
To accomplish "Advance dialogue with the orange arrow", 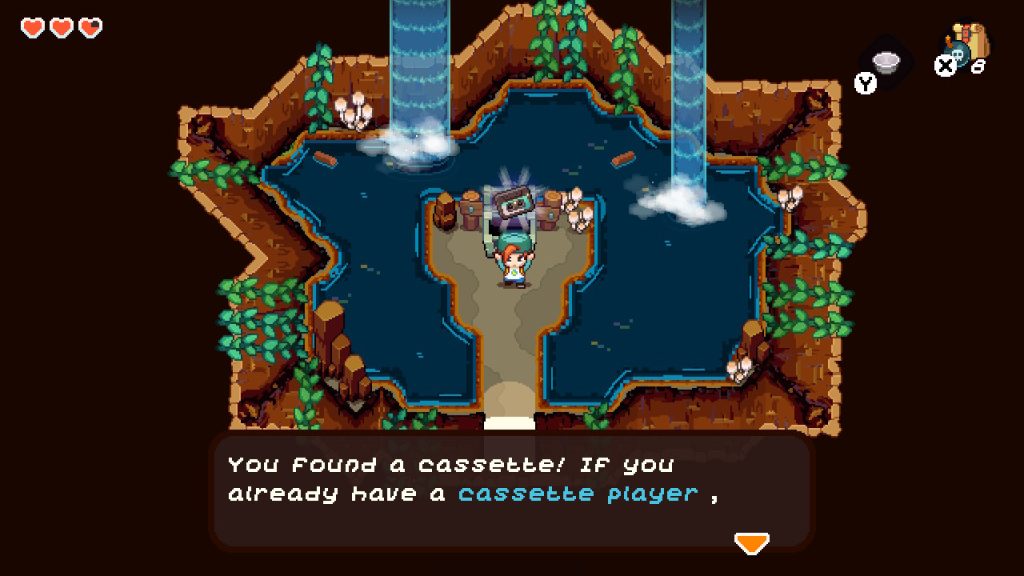I will [751, 543].
